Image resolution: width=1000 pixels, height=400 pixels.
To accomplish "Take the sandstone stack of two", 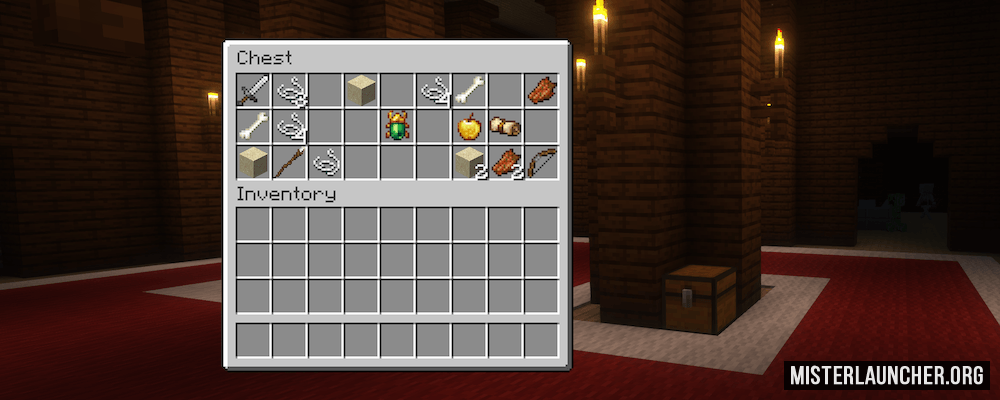I will click(469, 162).
